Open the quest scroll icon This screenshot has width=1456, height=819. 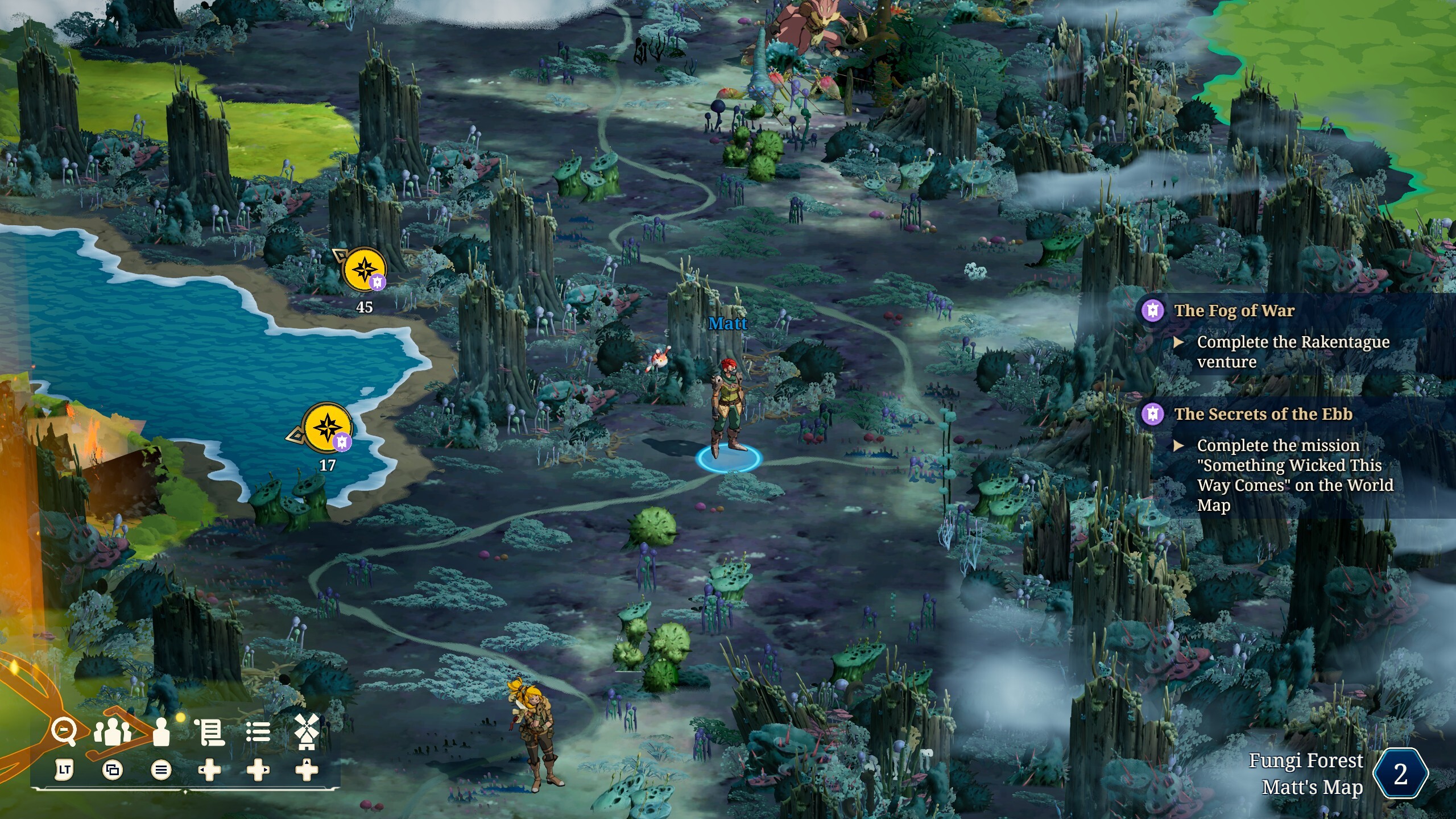210,732
